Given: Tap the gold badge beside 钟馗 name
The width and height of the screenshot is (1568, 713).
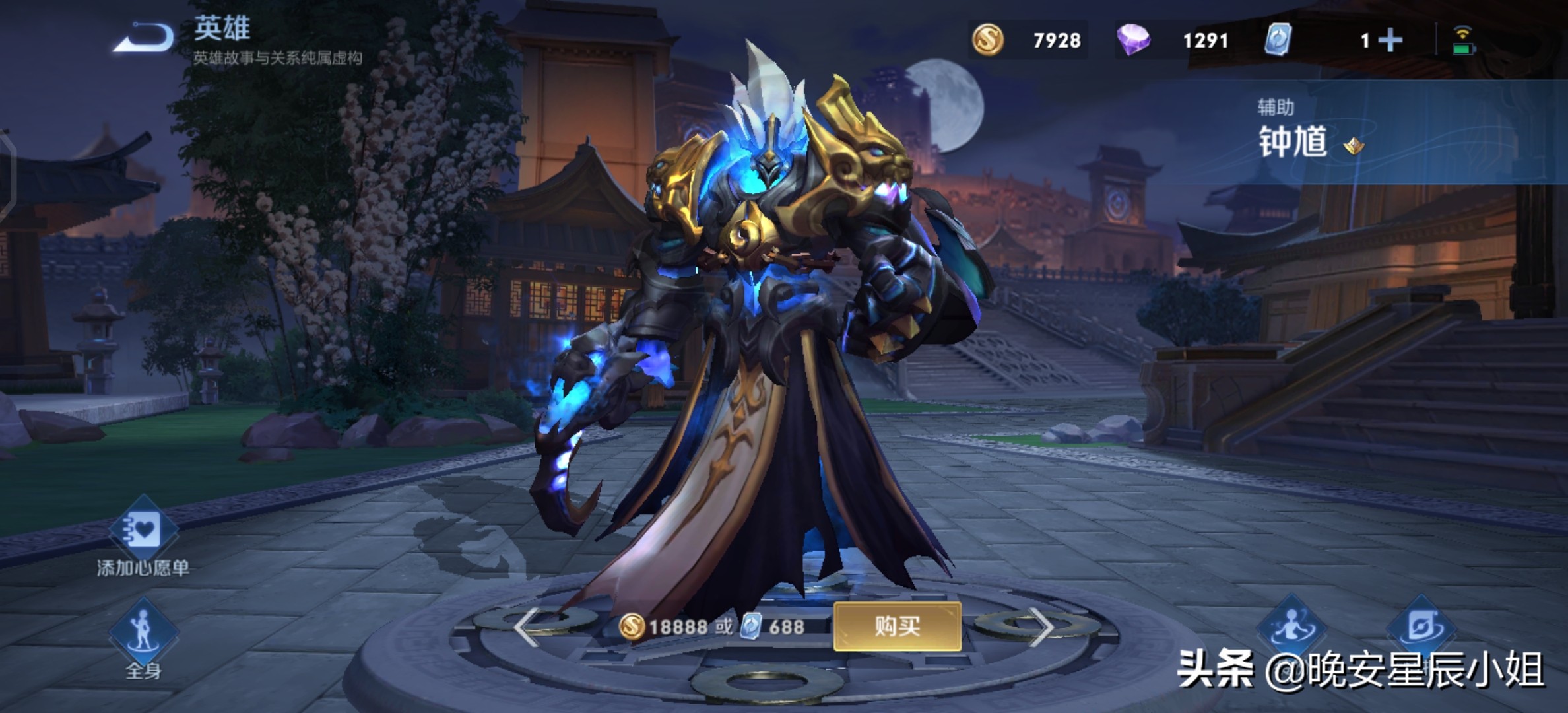Looking at the screenshot, I should pos(1354,145).
